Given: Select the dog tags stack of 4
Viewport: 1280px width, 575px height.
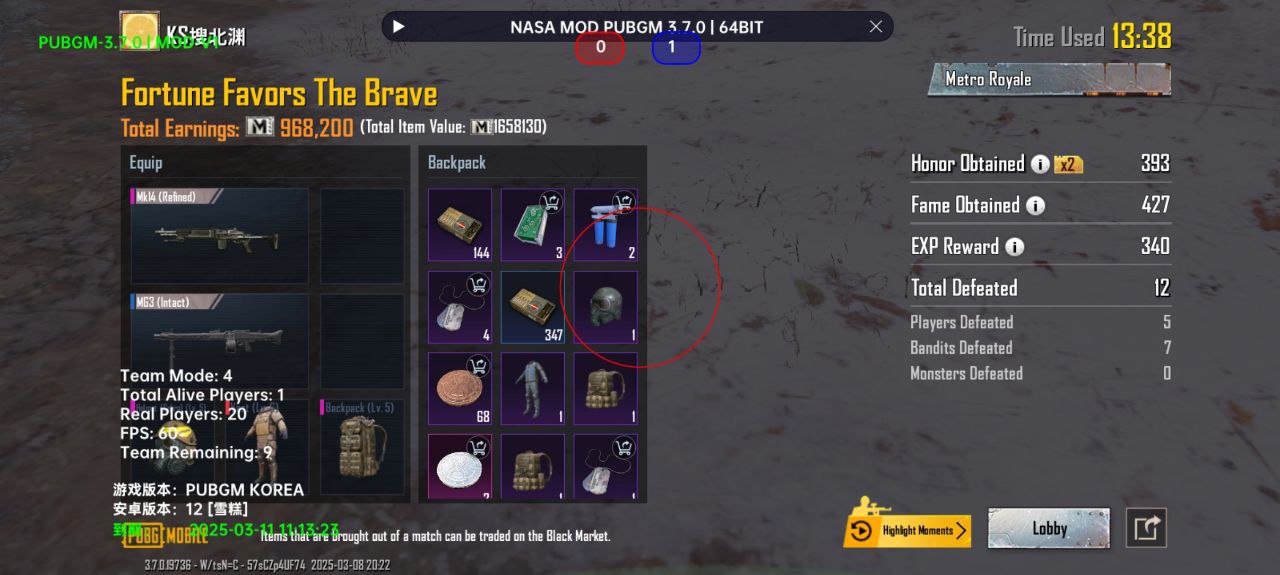Looking at the screenshot, I should (x=460, y=307).
